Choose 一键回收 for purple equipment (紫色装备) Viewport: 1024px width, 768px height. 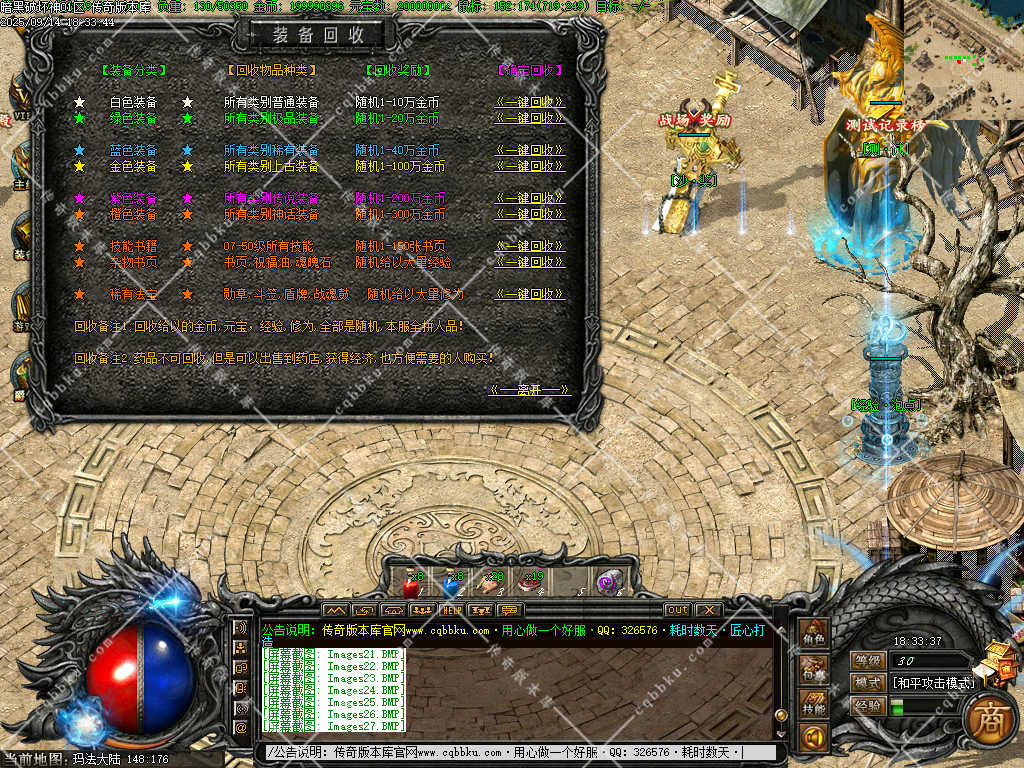coord(530,198)
